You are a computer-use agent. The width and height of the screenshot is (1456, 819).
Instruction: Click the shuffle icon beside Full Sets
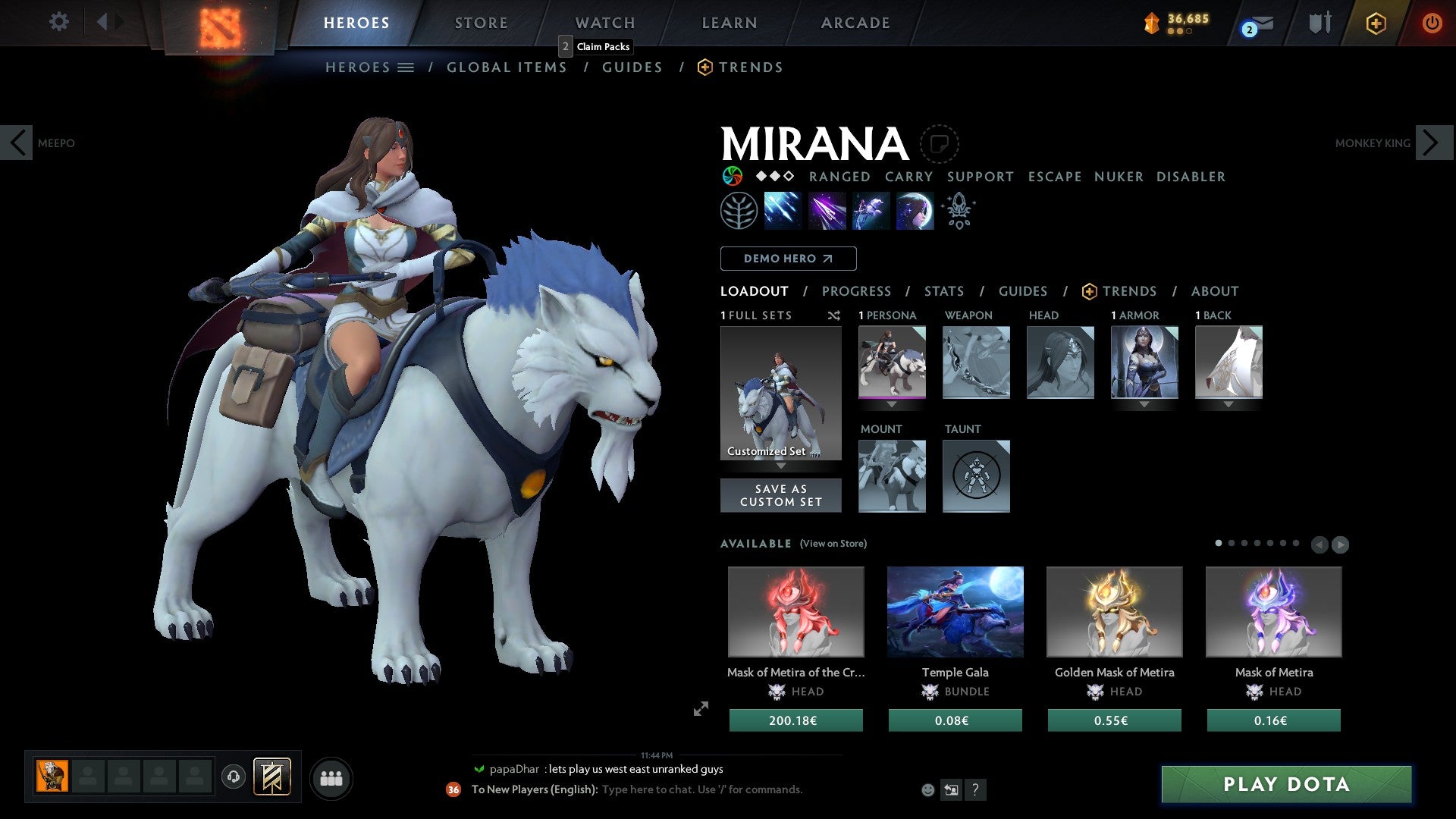[834, 316]
